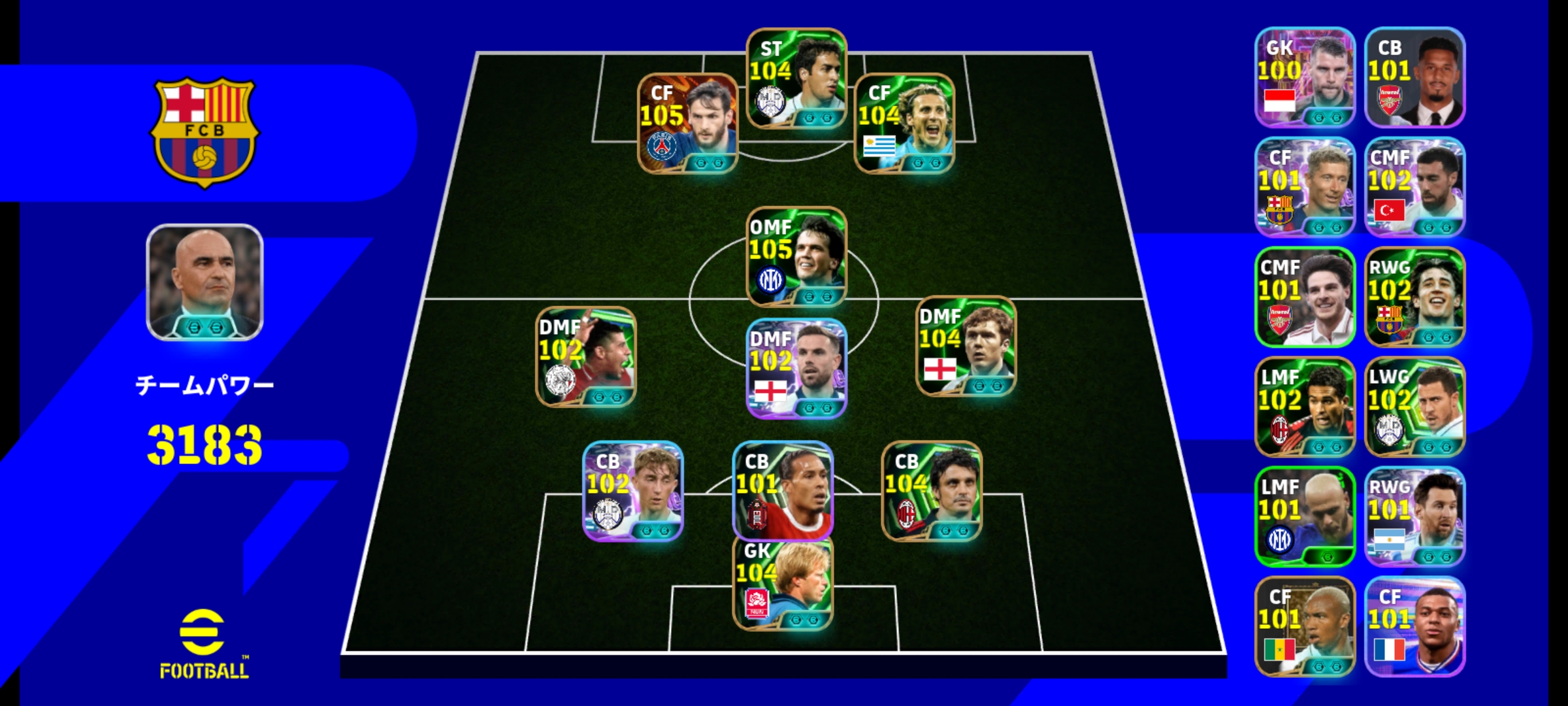This screenshot has width=1568, height=706.
Task: Pick the CF 101 Senegal substitute card
Action: 1304,626
